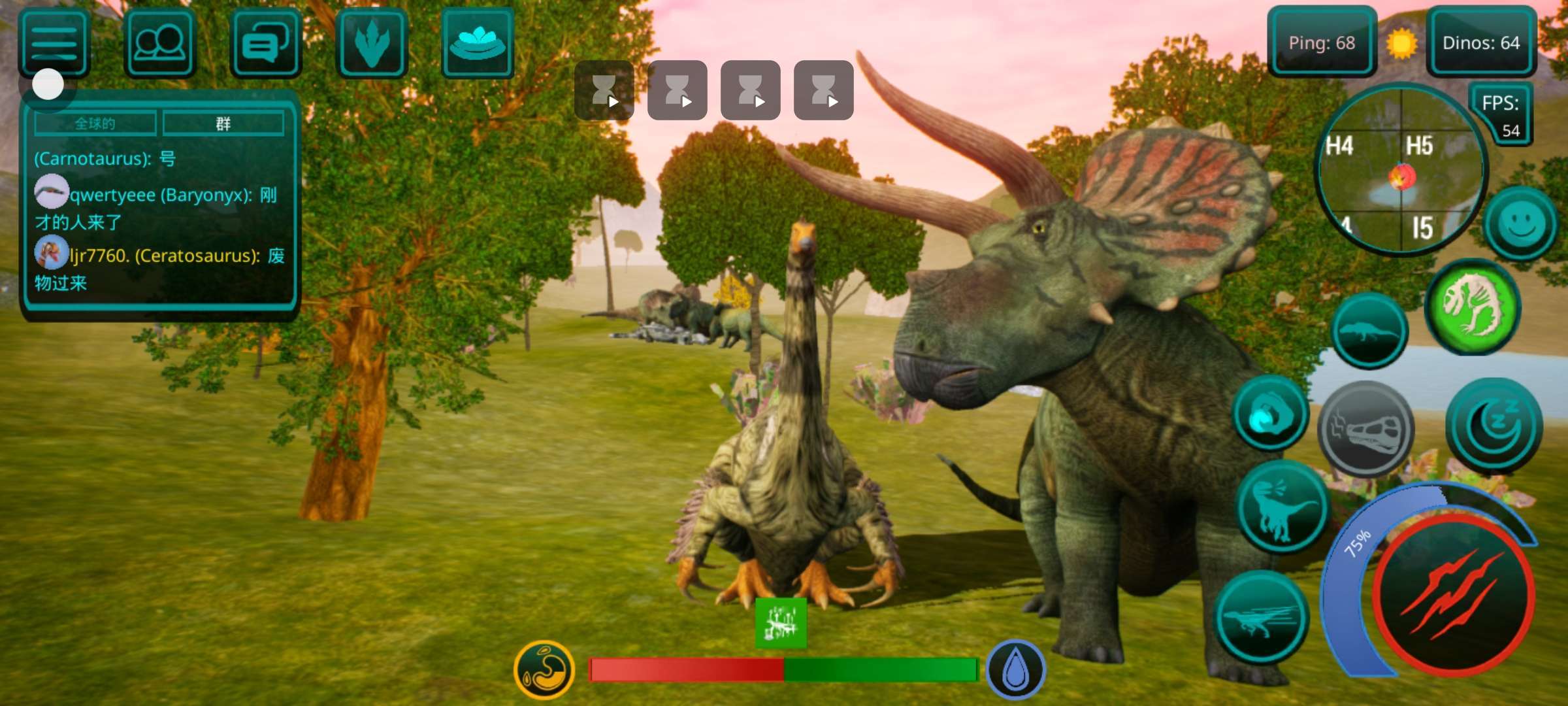The image size is (1568, 706).
Task: Tap the crouching dinosaur silhouette button
Action: pyautogui.click(x=1369, y=331)
